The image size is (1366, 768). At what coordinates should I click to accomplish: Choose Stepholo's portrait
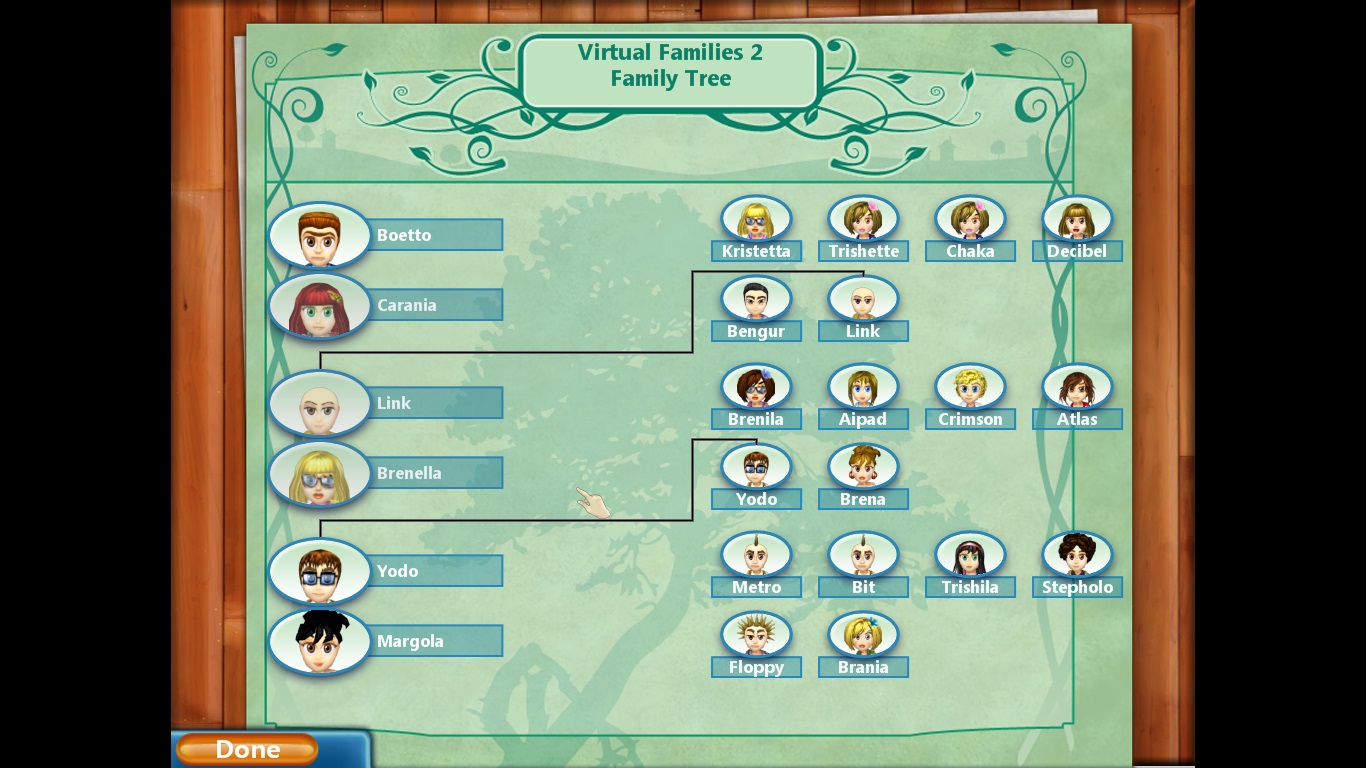pos(1077,555)
